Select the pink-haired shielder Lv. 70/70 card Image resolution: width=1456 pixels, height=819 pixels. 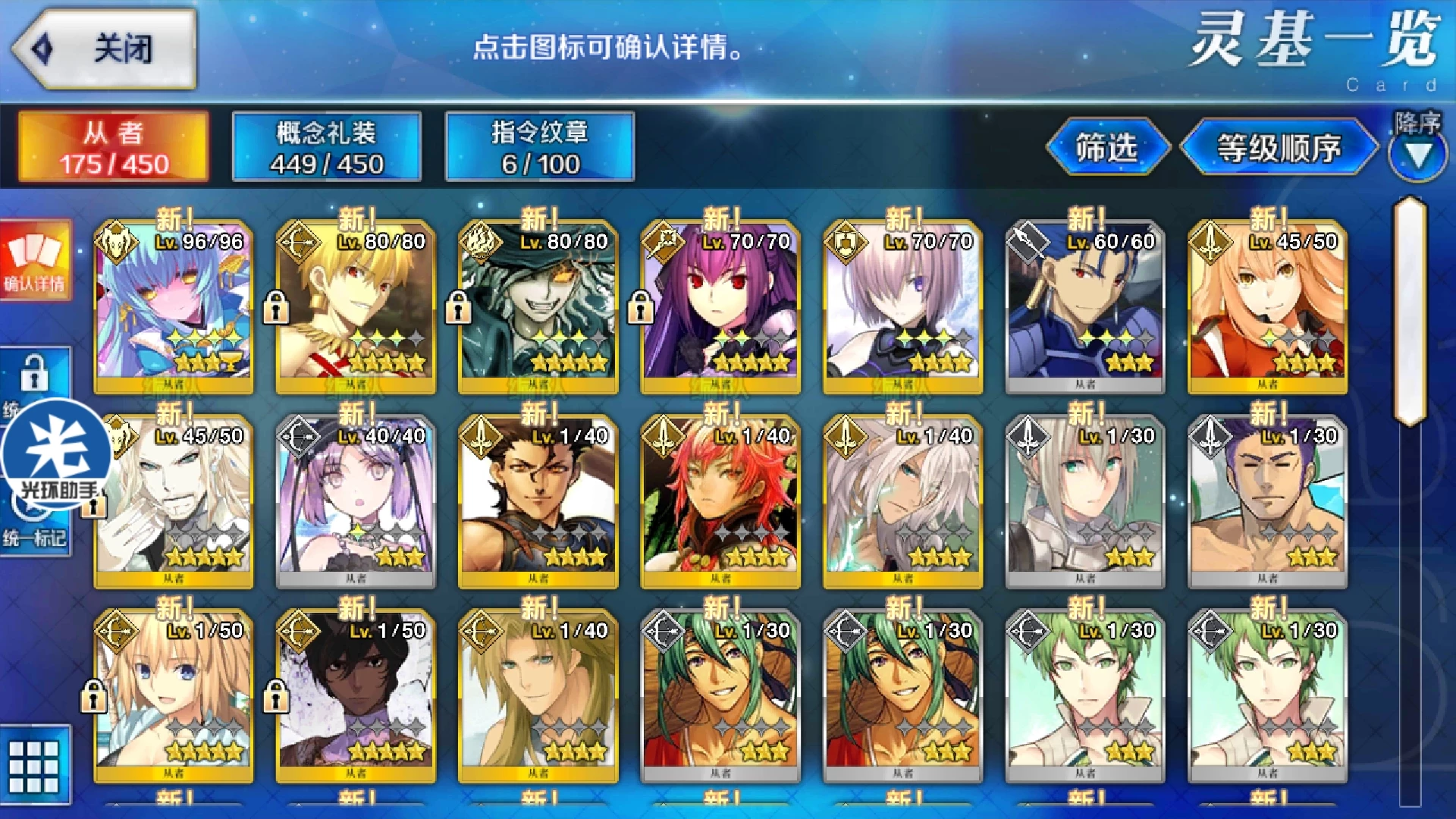[x=902, y=307]
